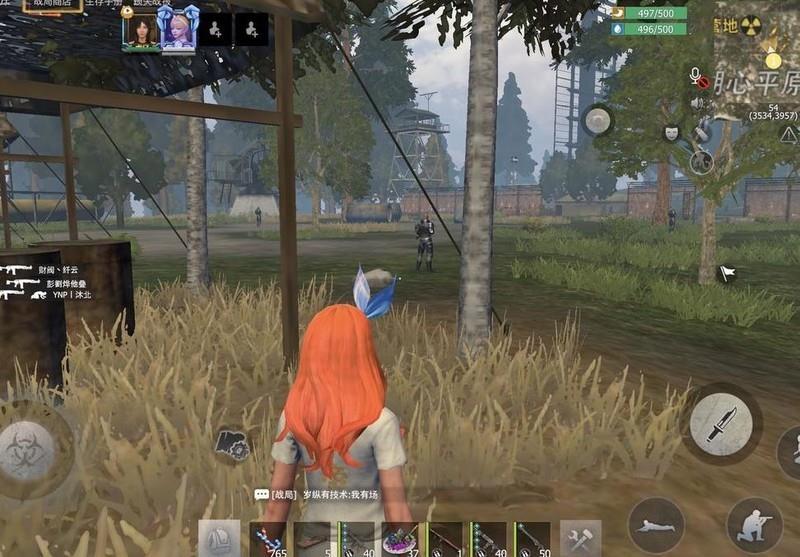Screen dimensions: 800x557
Task: Open the emote mask icon
Action: pyautogui.click(x=672, y=133)
